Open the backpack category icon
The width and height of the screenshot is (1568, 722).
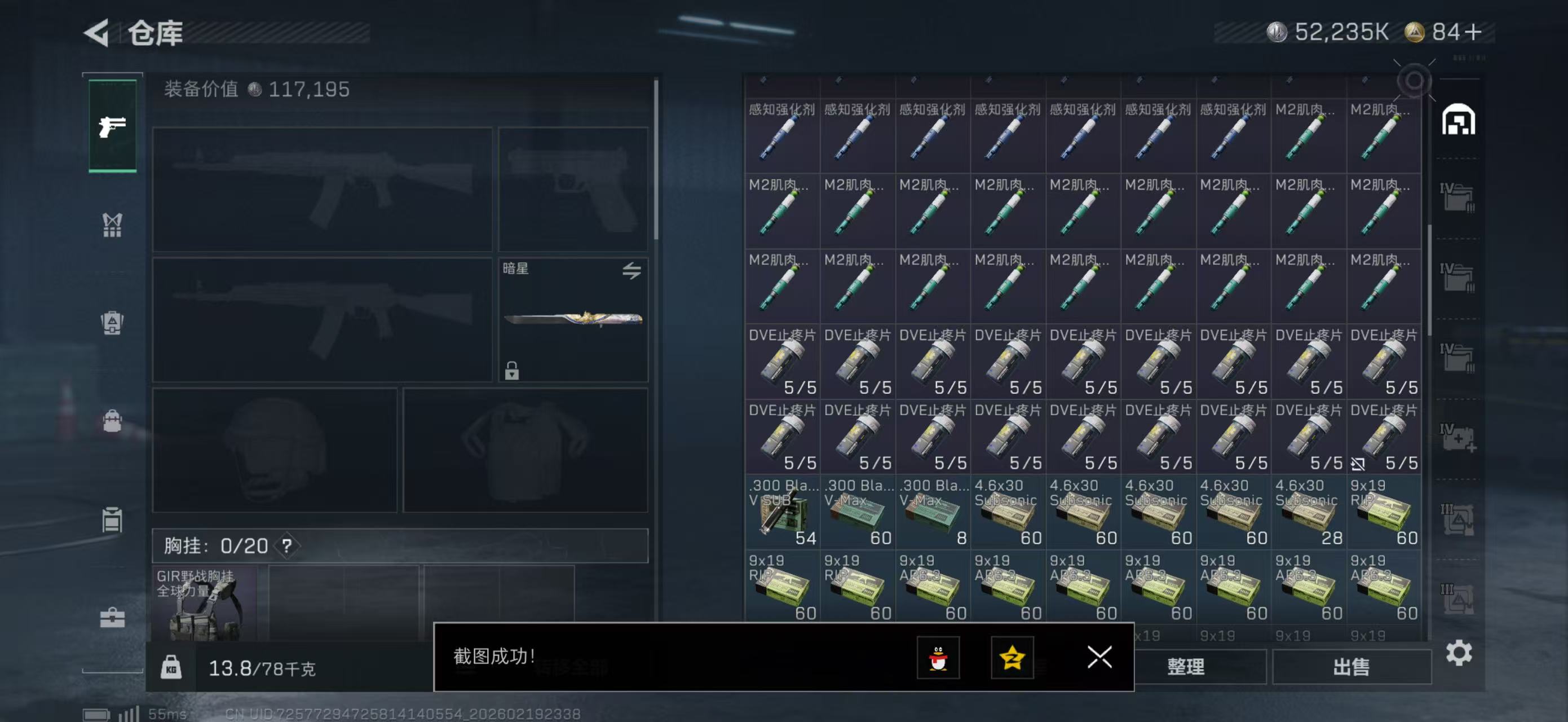pos(112,420)
